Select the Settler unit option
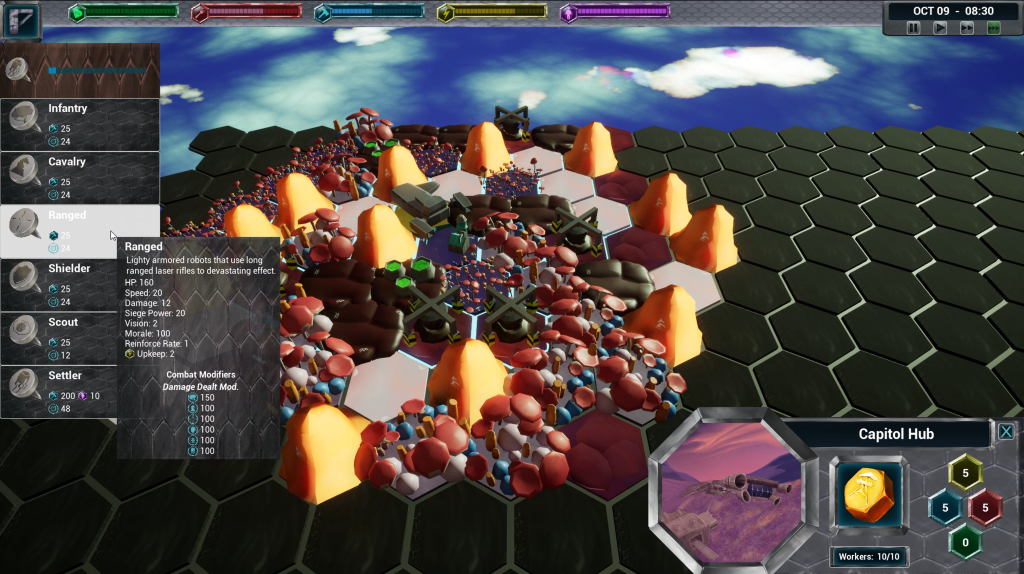This screenshot has height=574, width=1024. [x=80, y=392]
